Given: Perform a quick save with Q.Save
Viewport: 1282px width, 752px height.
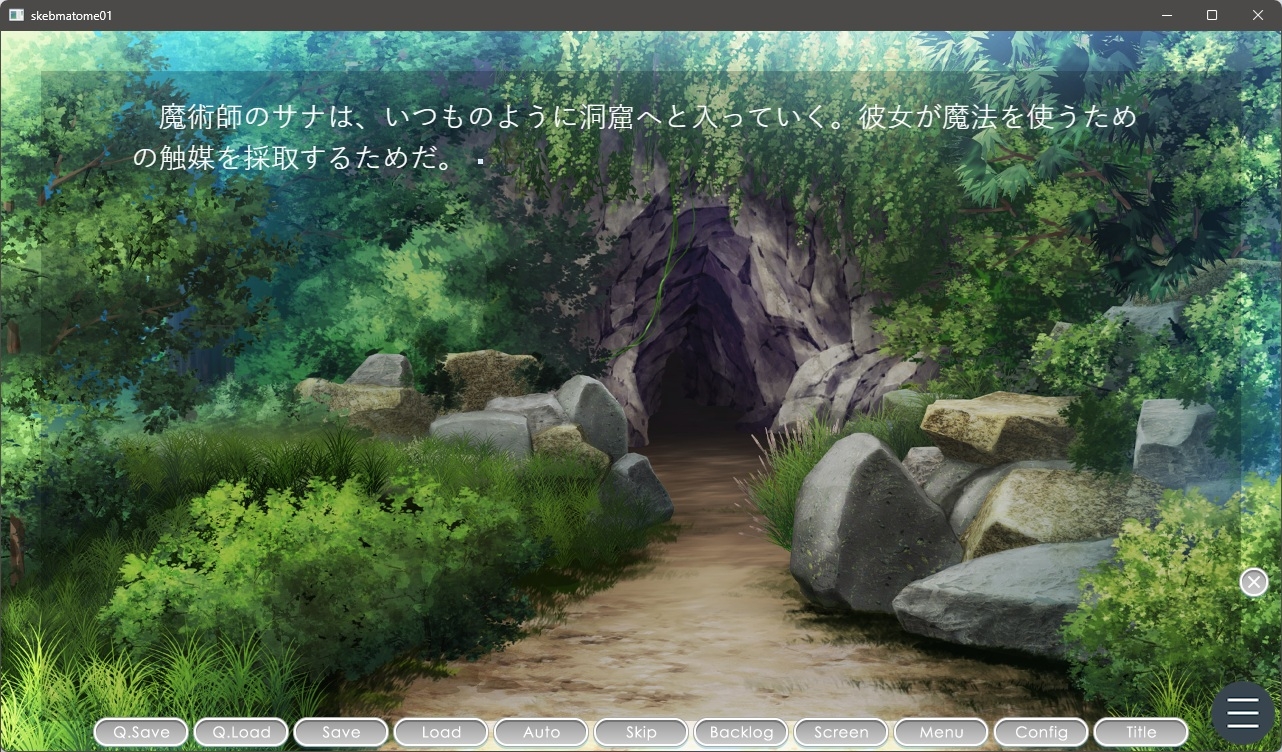Looking at the screenshot, I should (140, 732).
